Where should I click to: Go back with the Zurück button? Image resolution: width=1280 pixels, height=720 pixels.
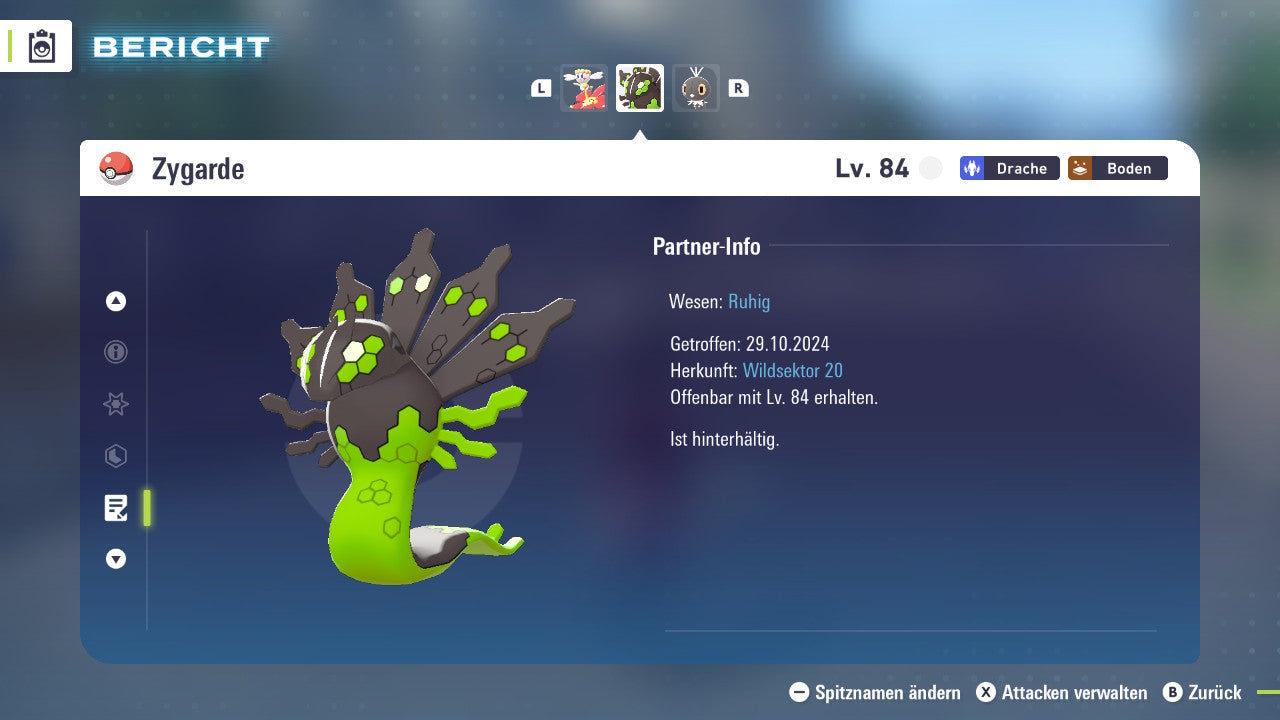click(1202, 692)
